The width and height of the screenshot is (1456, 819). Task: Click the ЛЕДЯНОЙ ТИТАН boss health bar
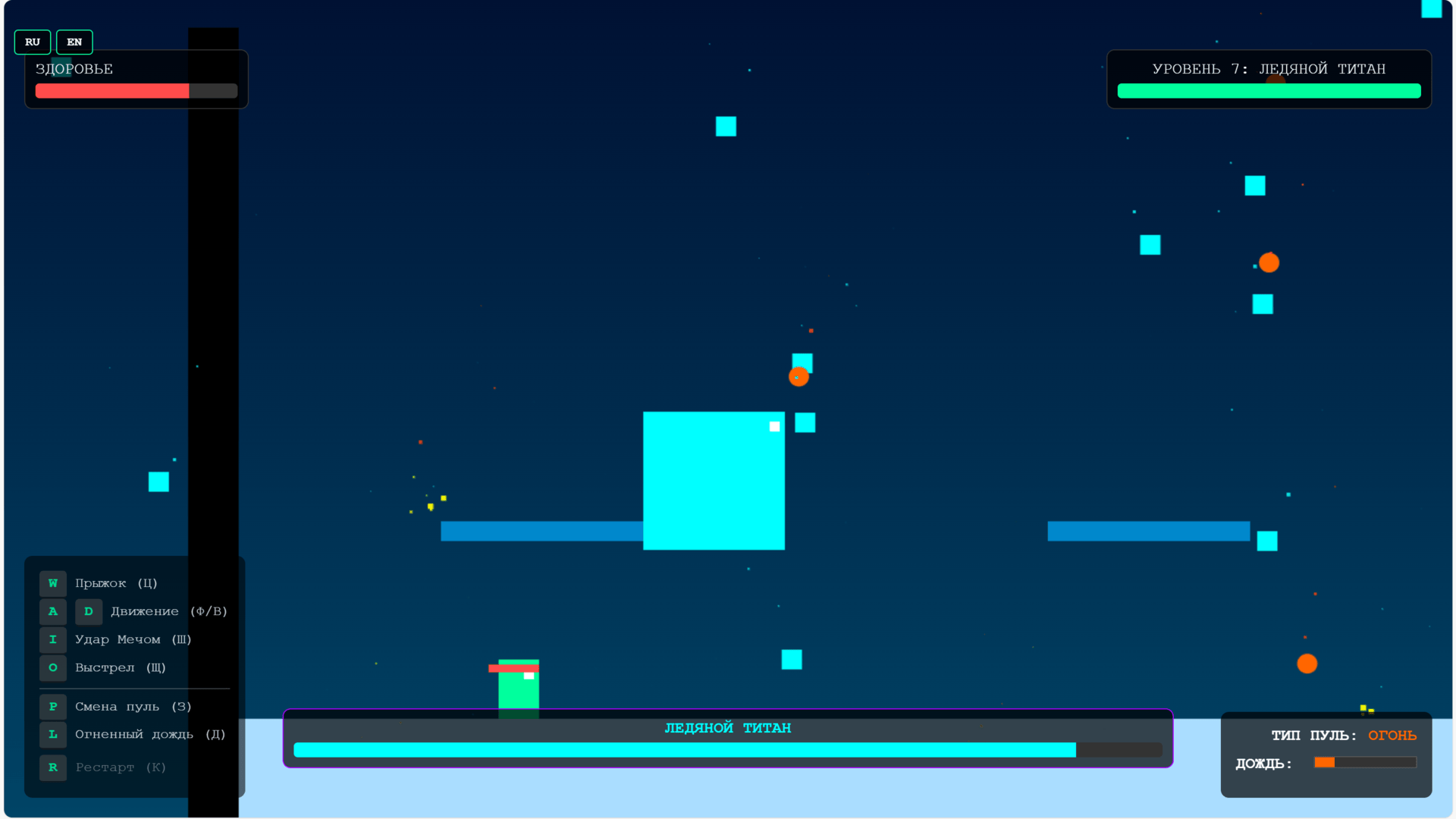coord(728,749)
